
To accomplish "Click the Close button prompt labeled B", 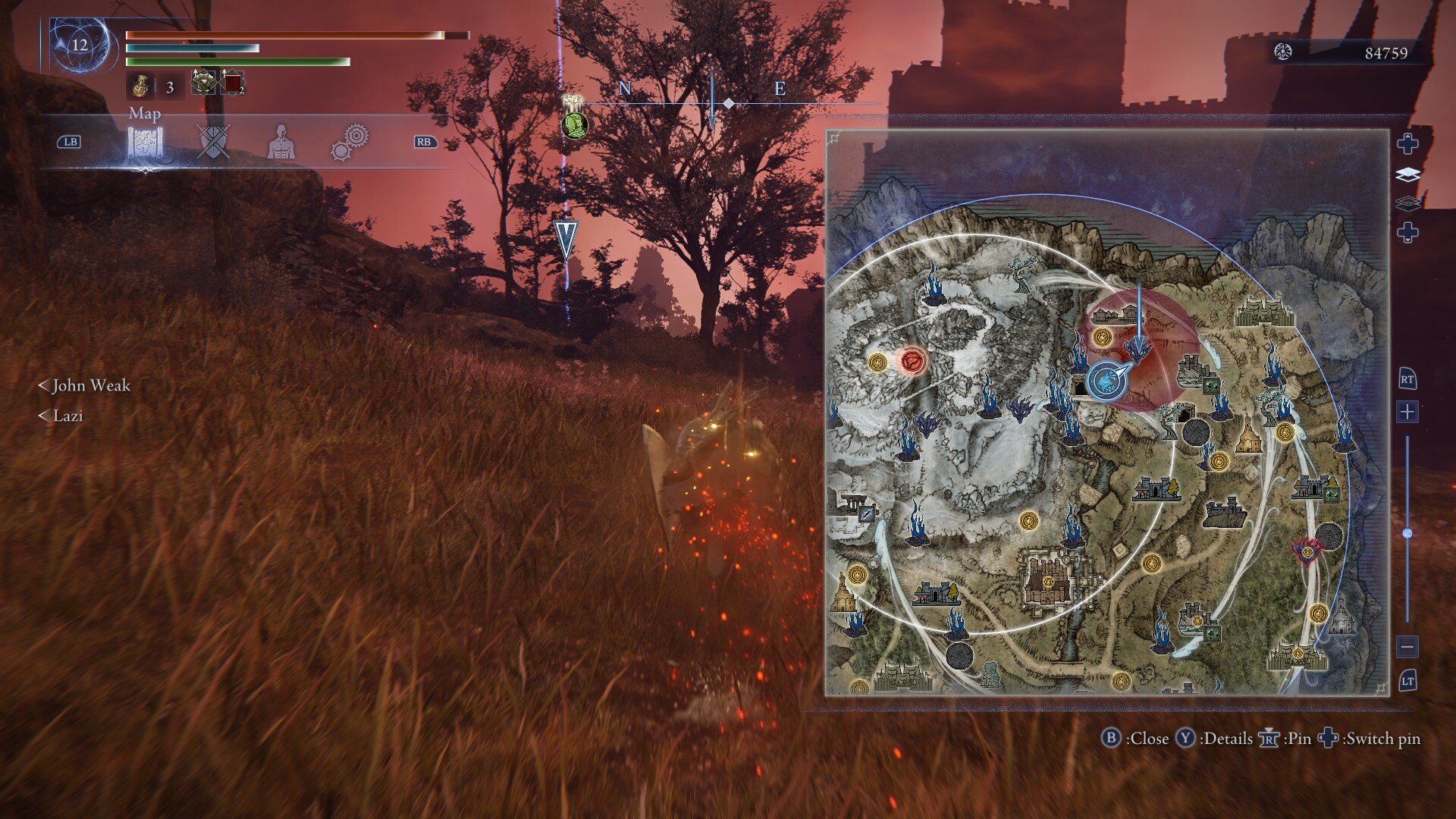I will (x=1112, y=738).
